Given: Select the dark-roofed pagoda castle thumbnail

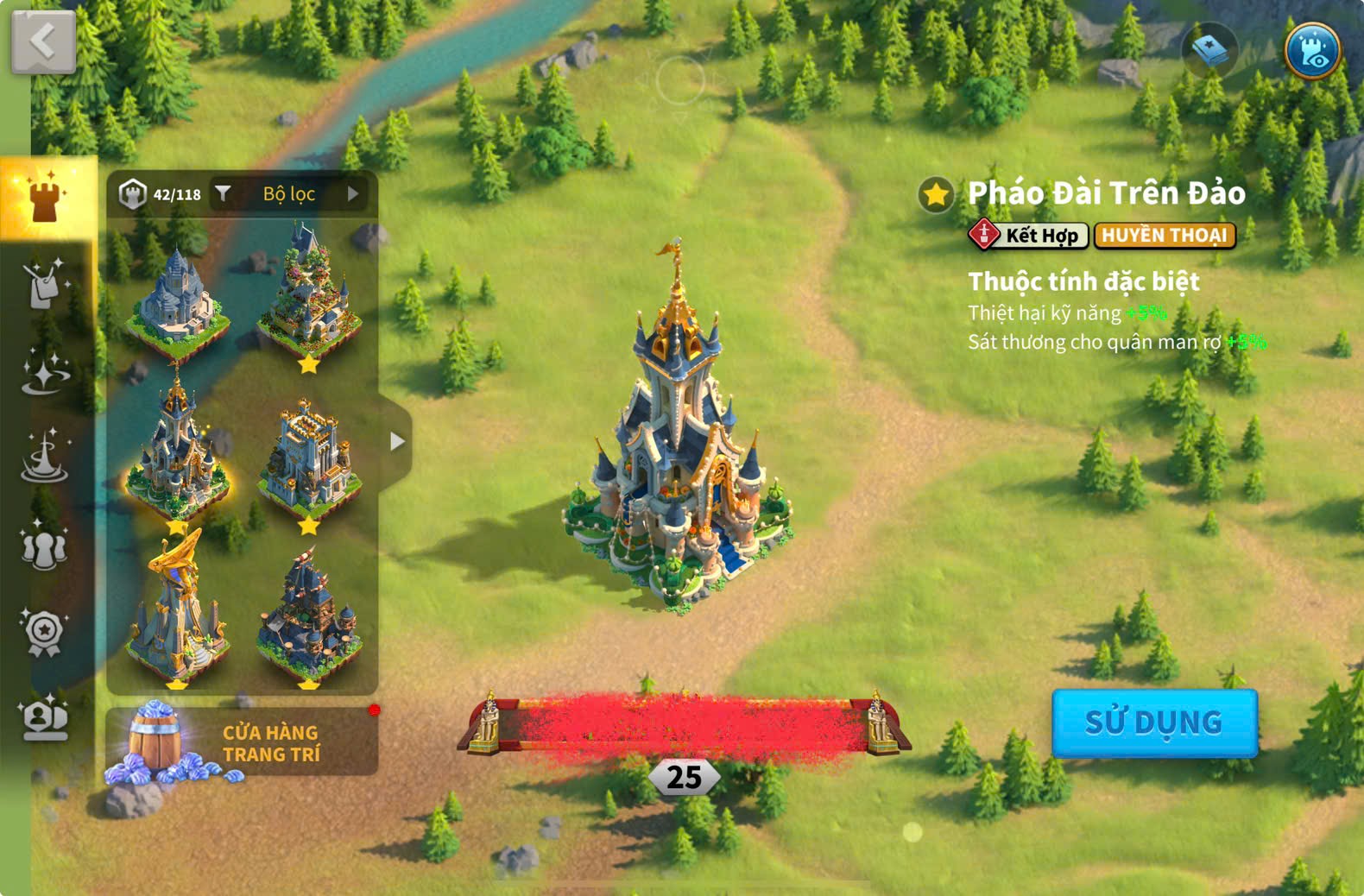Looking at the screenshot, I should 308,615.
